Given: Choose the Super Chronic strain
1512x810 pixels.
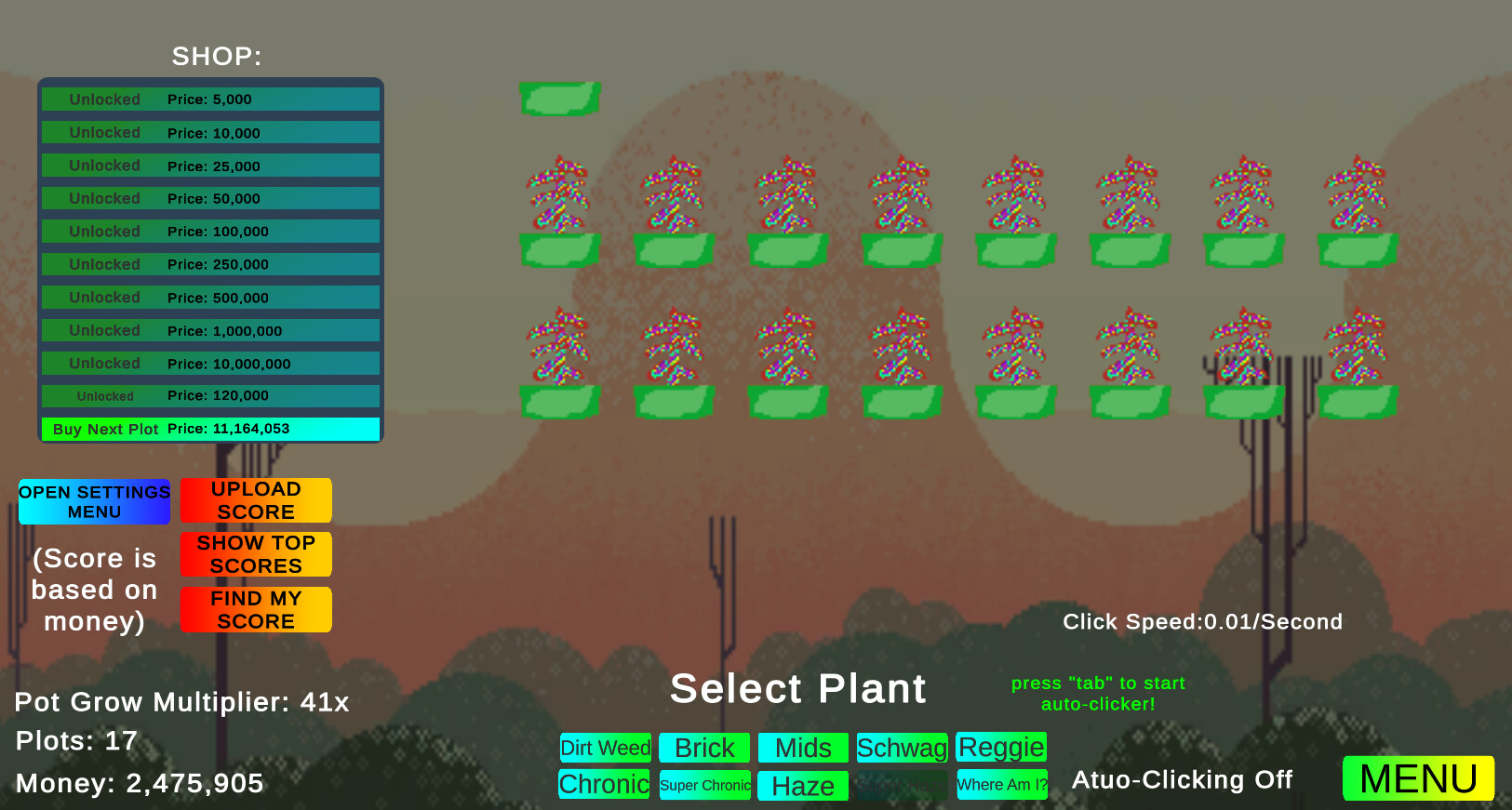Looking at the screenshot, I should [x=704, y=786].
